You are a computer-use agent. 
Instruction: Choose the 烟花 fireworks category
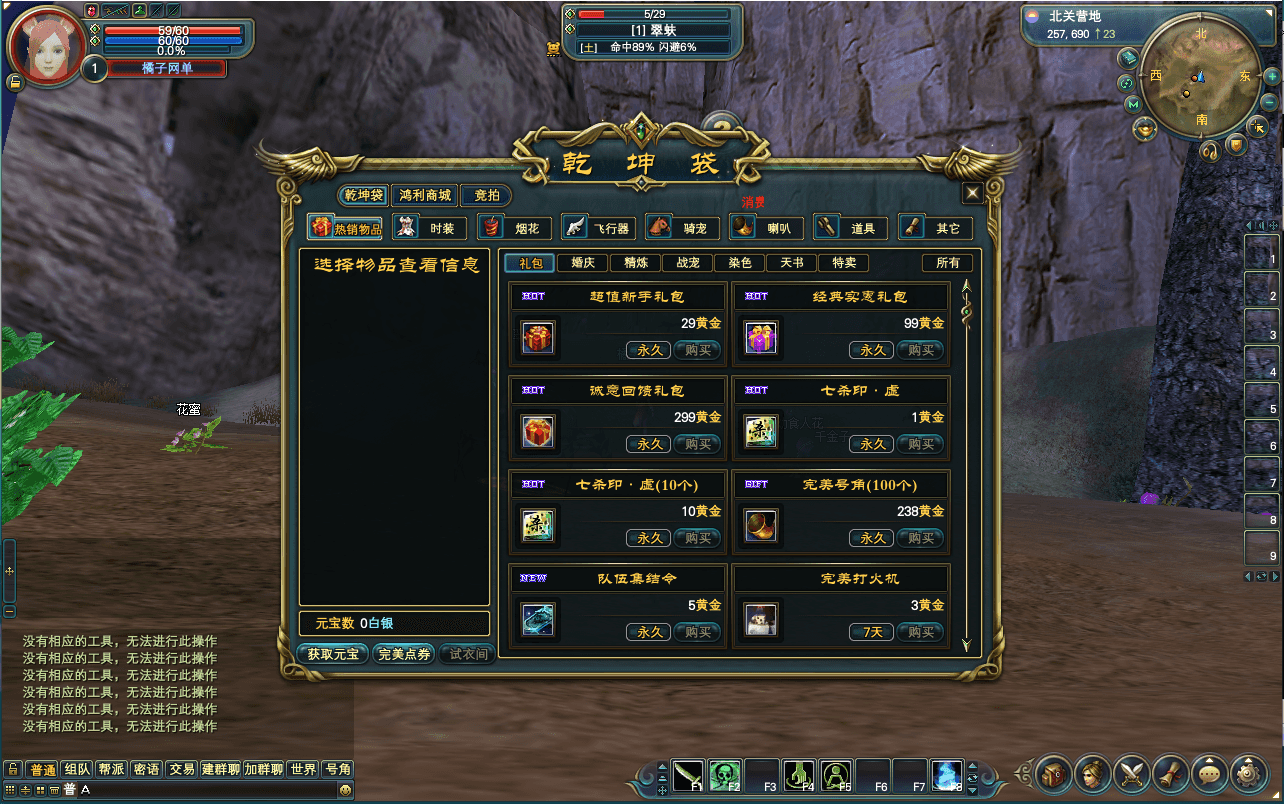coord(514,228)
